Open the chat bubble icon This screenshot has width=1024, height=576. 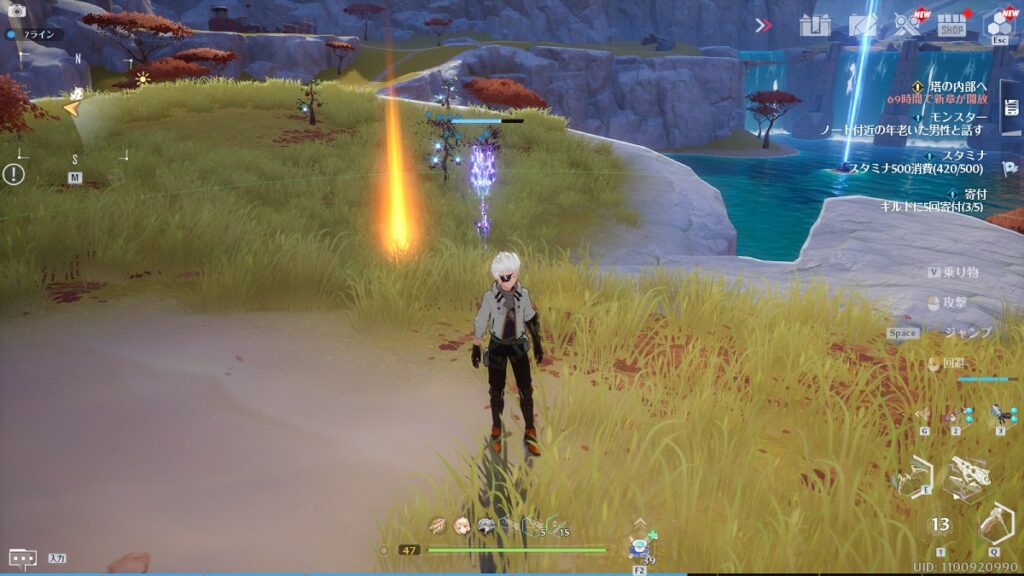[22, 558]
